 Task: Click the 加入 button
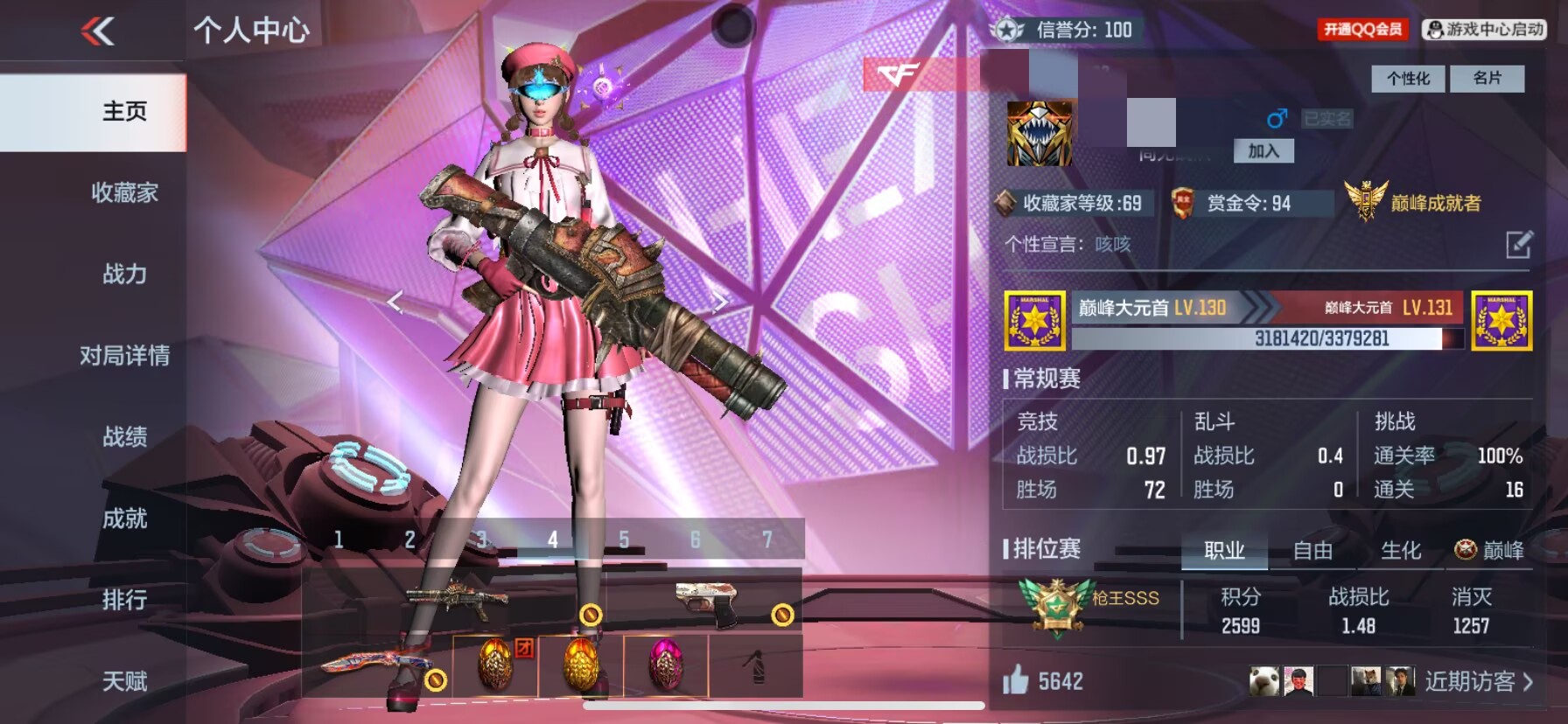pos(1263,151)
